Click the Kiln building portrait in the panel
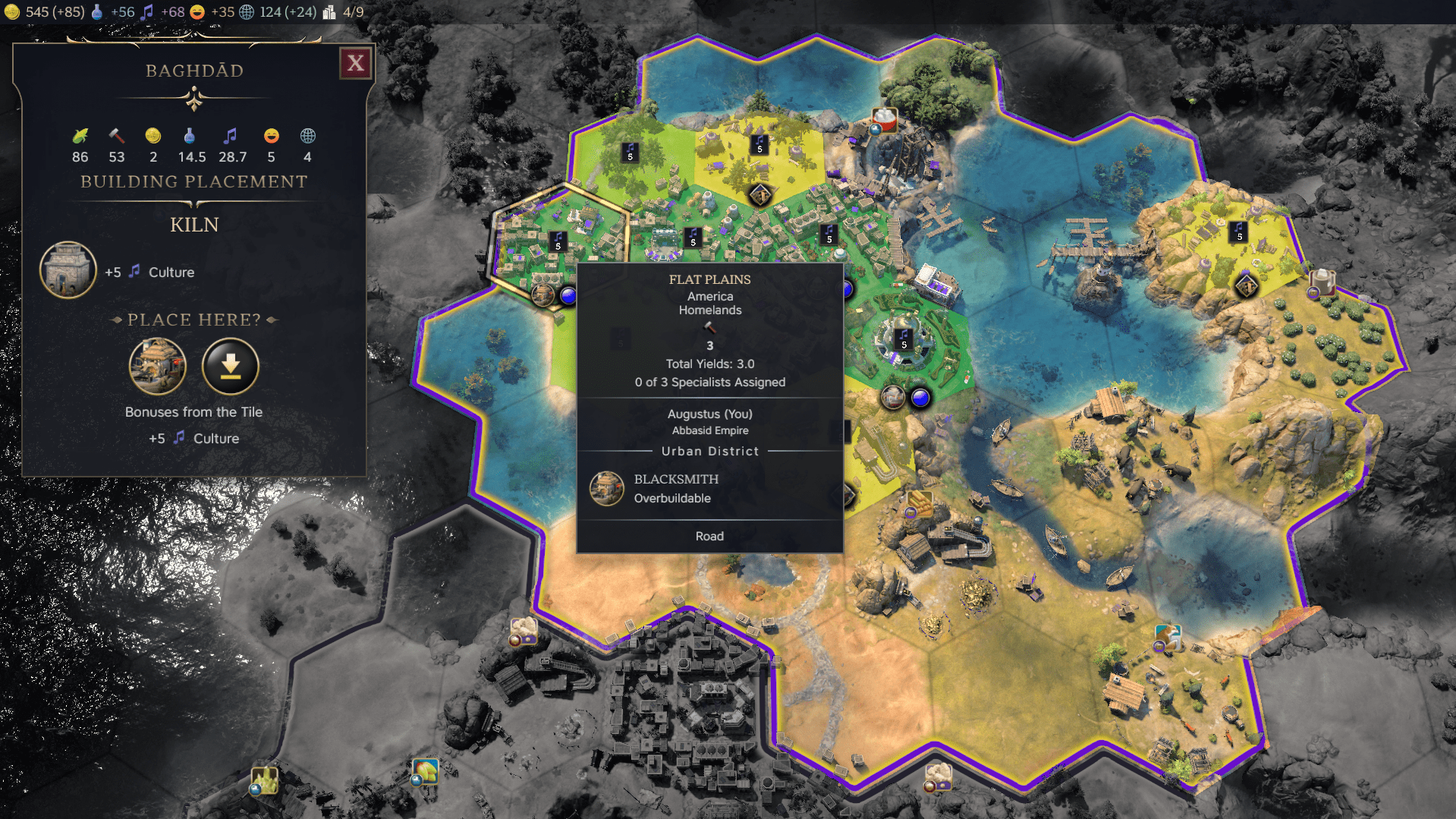The image size is (1456, 819). pos(68,269)
